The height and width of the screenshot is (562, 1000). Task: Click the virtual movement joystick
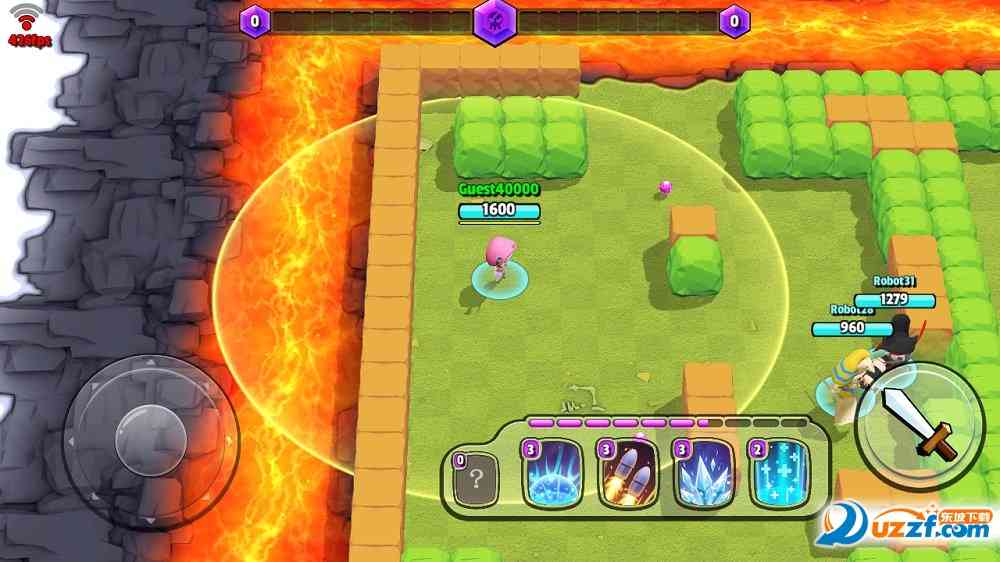(150, 438)
